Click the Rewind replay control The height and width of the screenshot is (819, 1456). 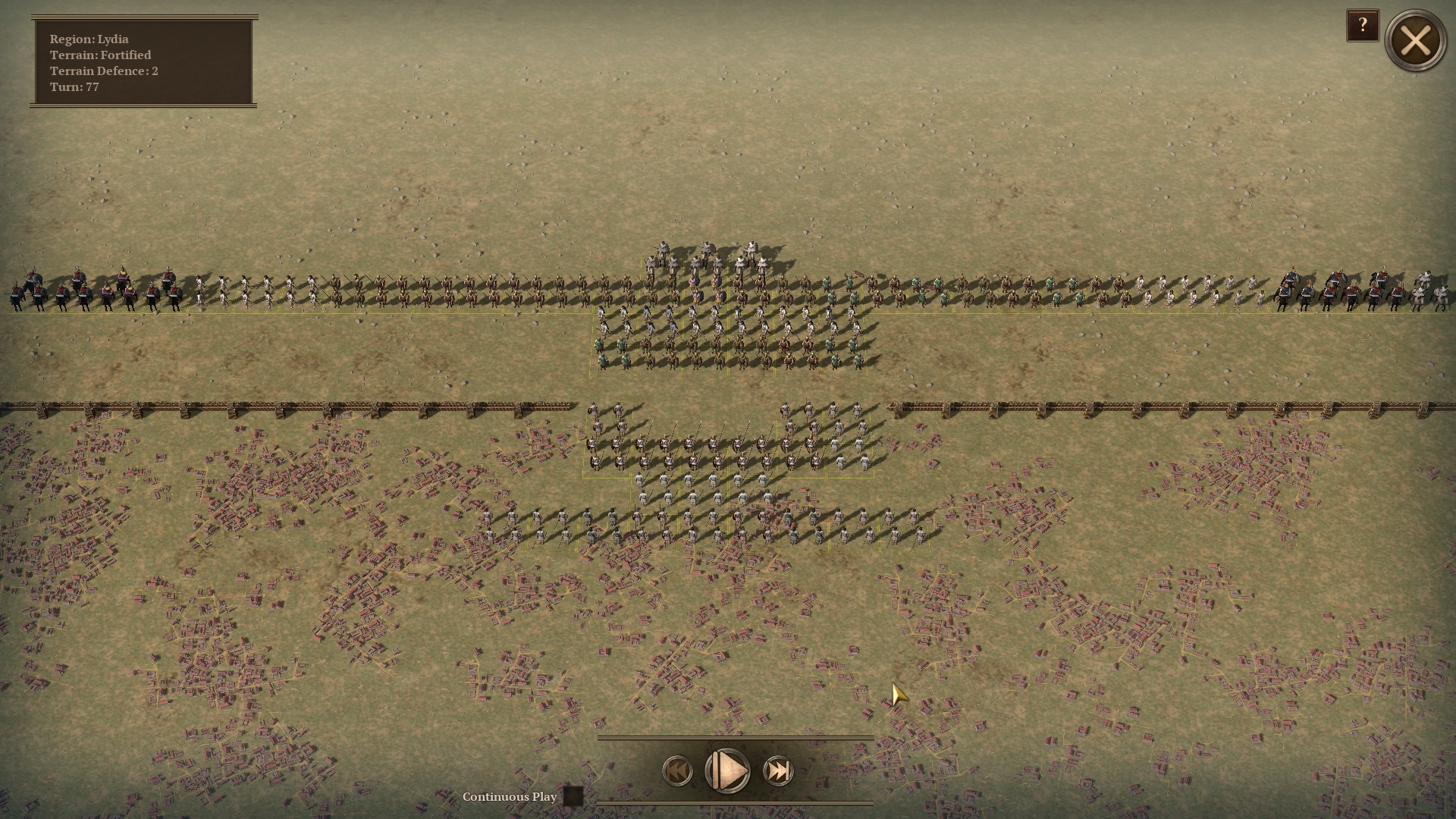(x=677, y=772)
